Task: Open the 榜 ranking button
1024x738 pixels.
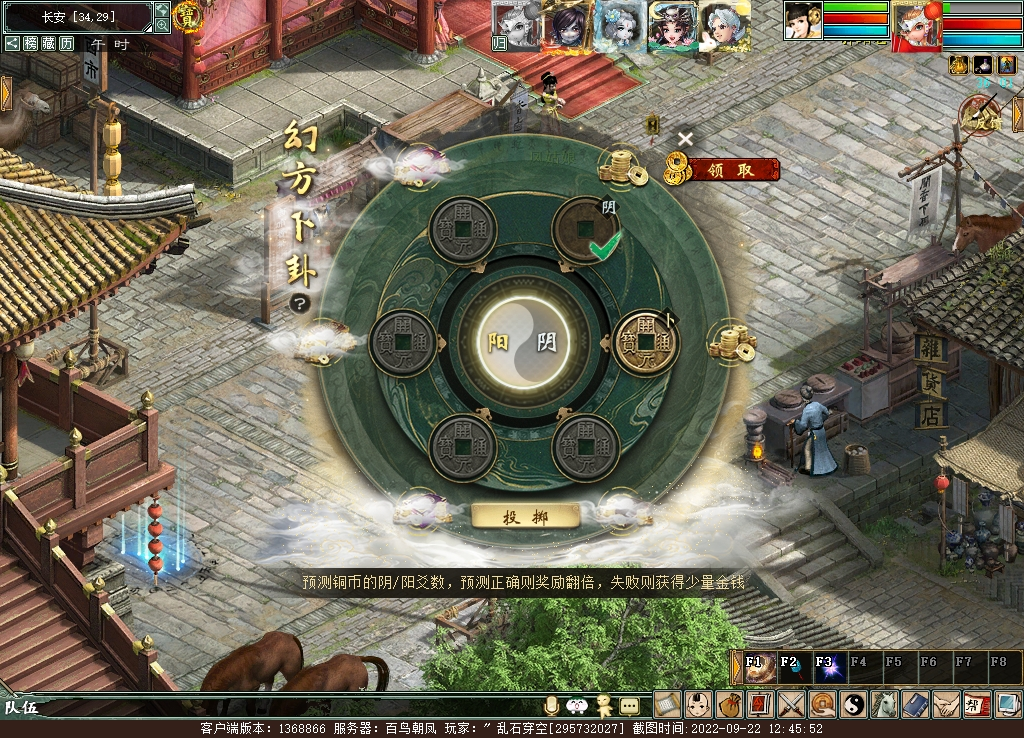Action: [31, 43]
